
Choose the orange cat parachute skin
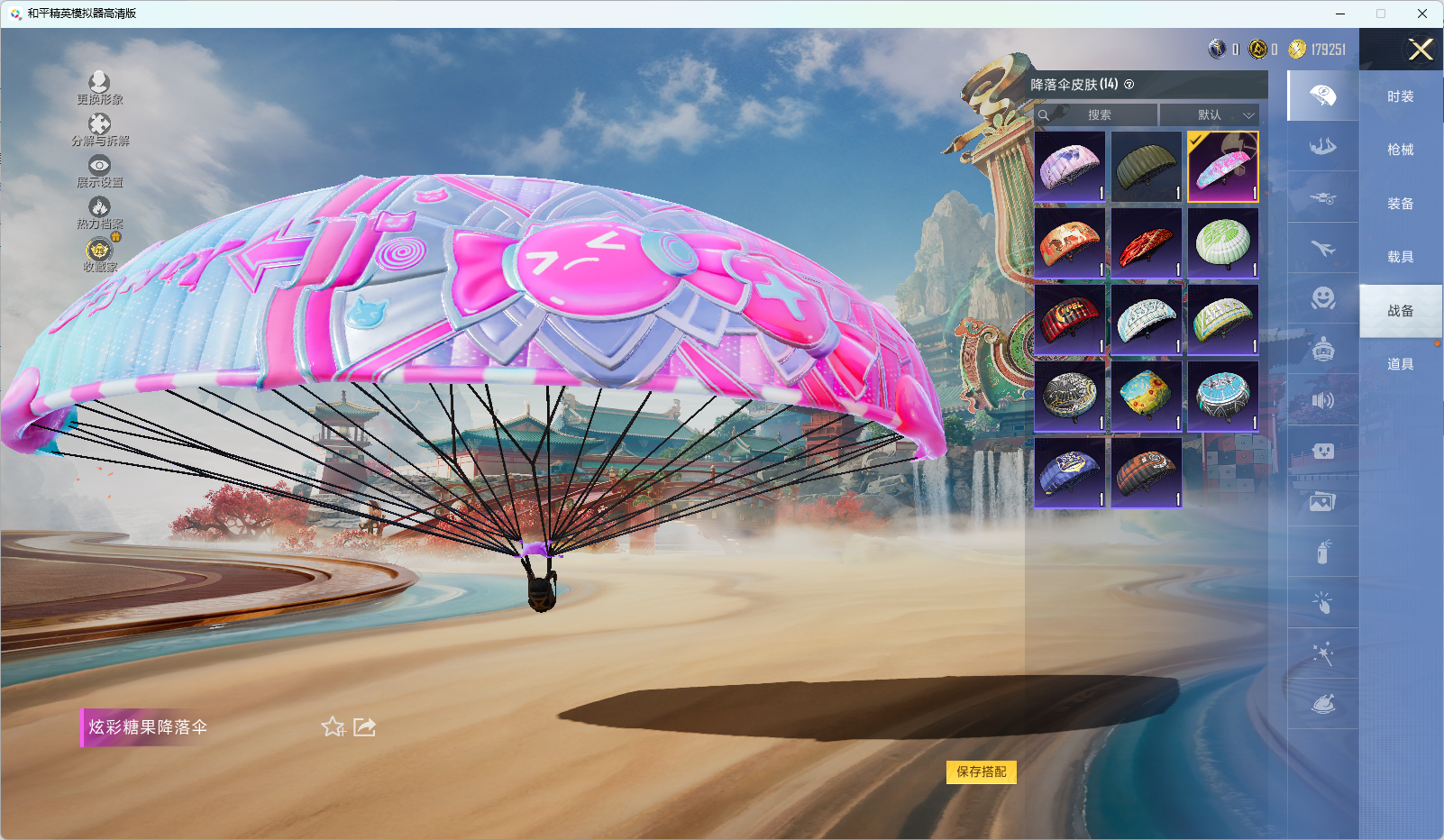1070,243
